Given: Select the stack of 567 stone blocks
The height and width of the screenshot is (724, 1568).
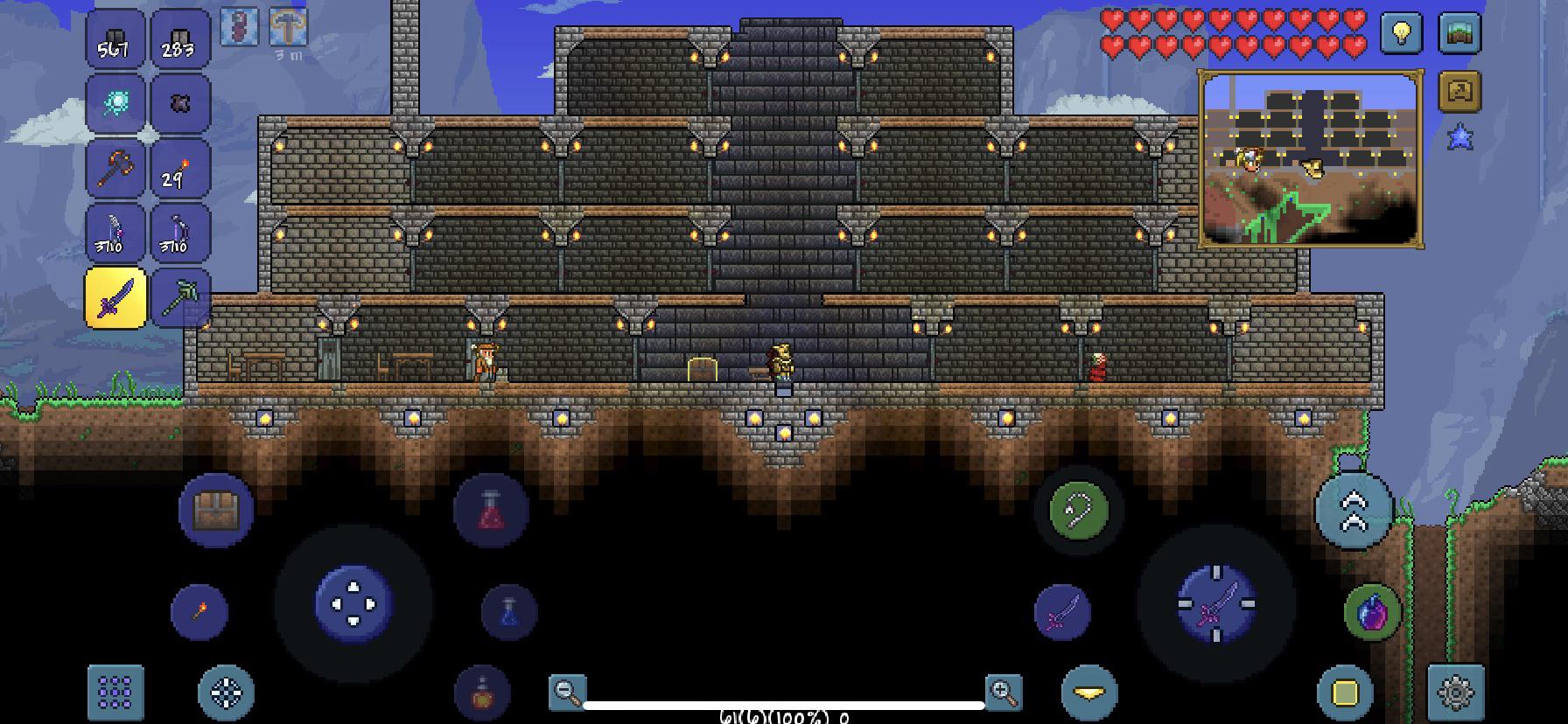Looking at the screenshot, I should (115, 39).
